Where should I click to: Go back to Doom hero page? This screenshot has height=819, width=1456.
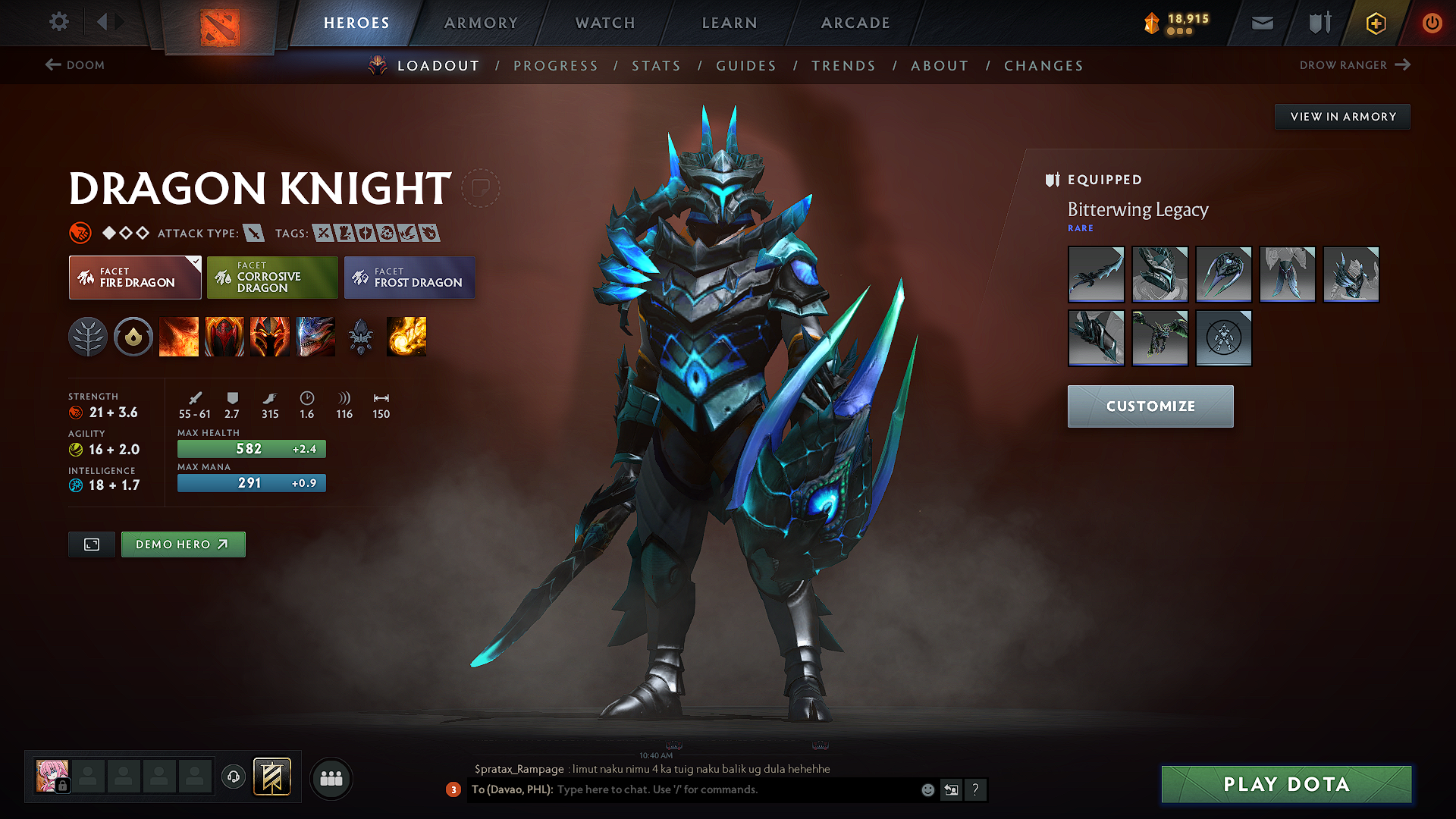pos(74,65)
